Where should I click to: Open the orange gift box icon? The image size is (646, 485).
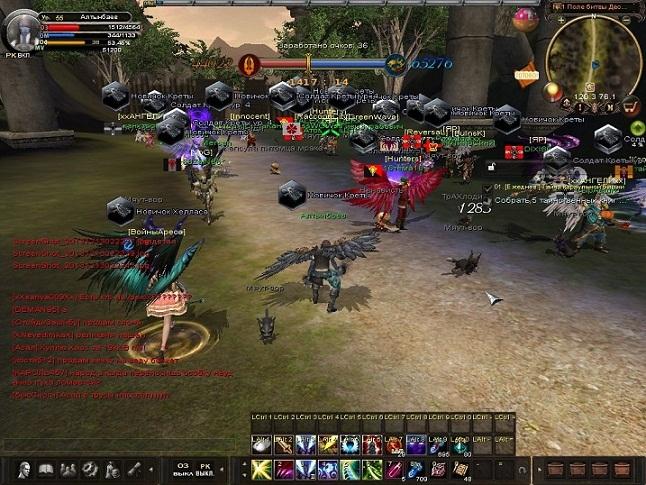pyautogui.click(x=526, y=75)
